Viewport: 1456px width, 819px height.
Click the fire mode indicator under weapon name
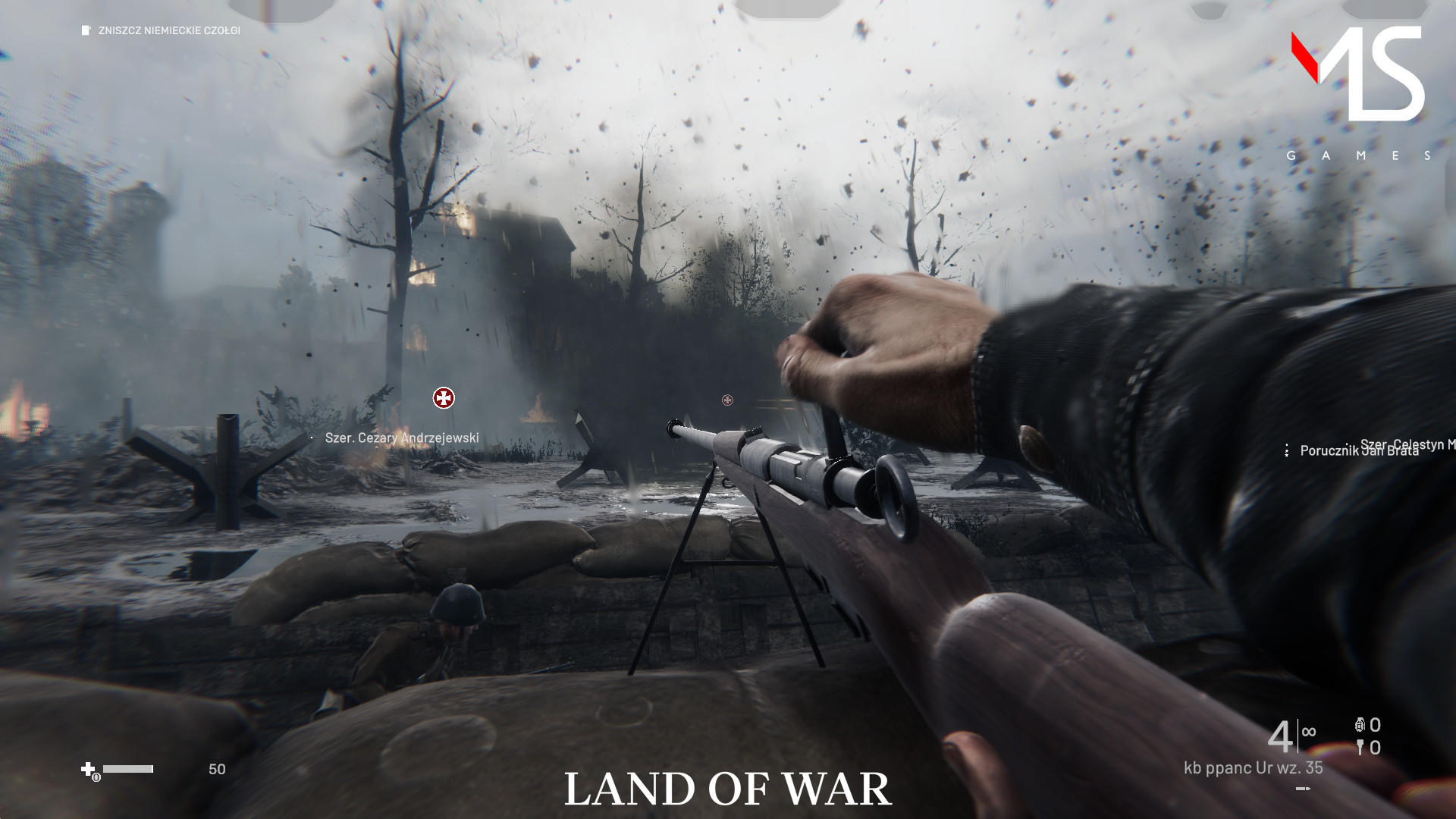(1303, 789)
